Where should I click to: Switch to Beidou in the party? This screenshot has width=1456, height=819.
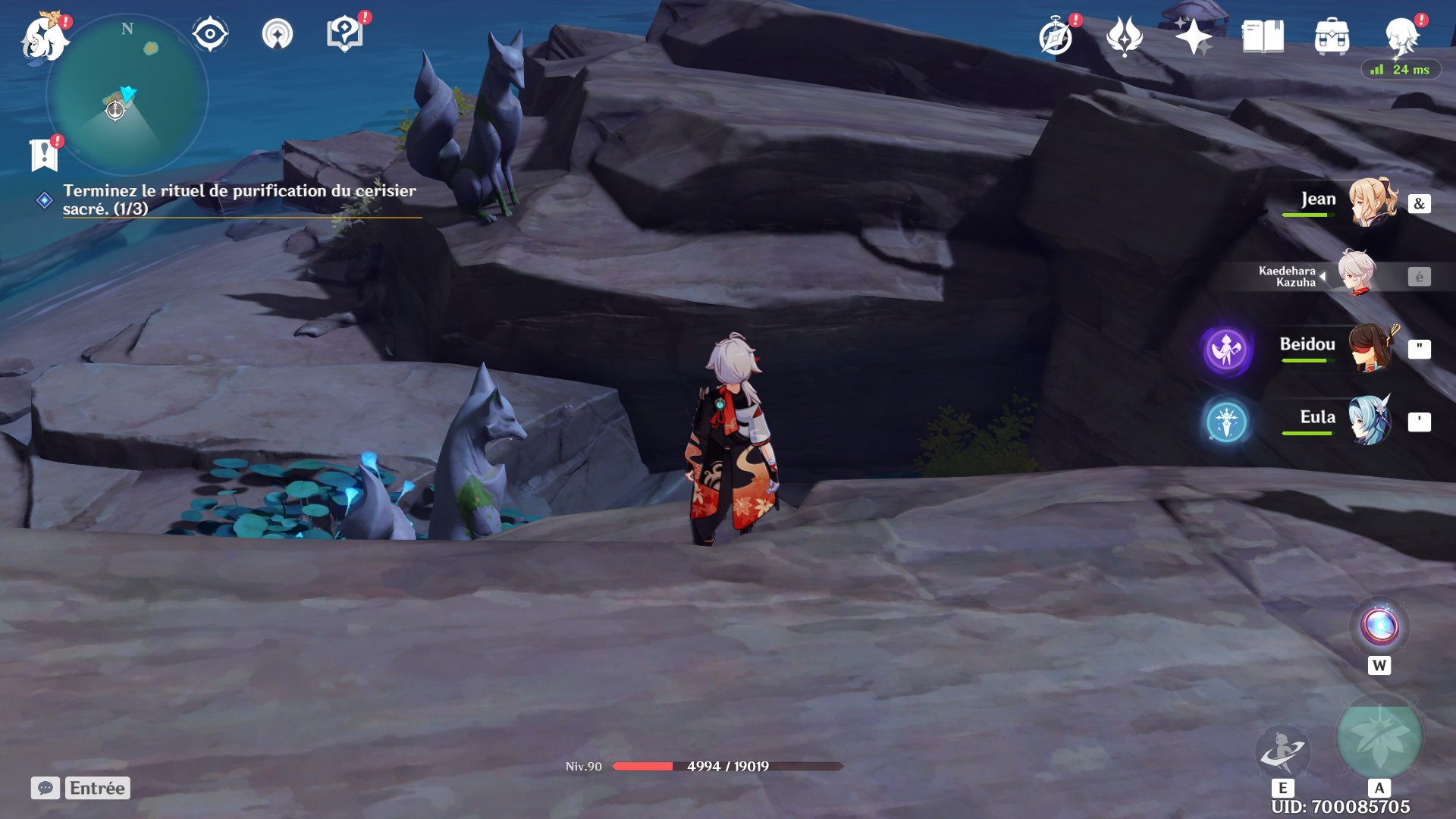tap(1371, 348)
